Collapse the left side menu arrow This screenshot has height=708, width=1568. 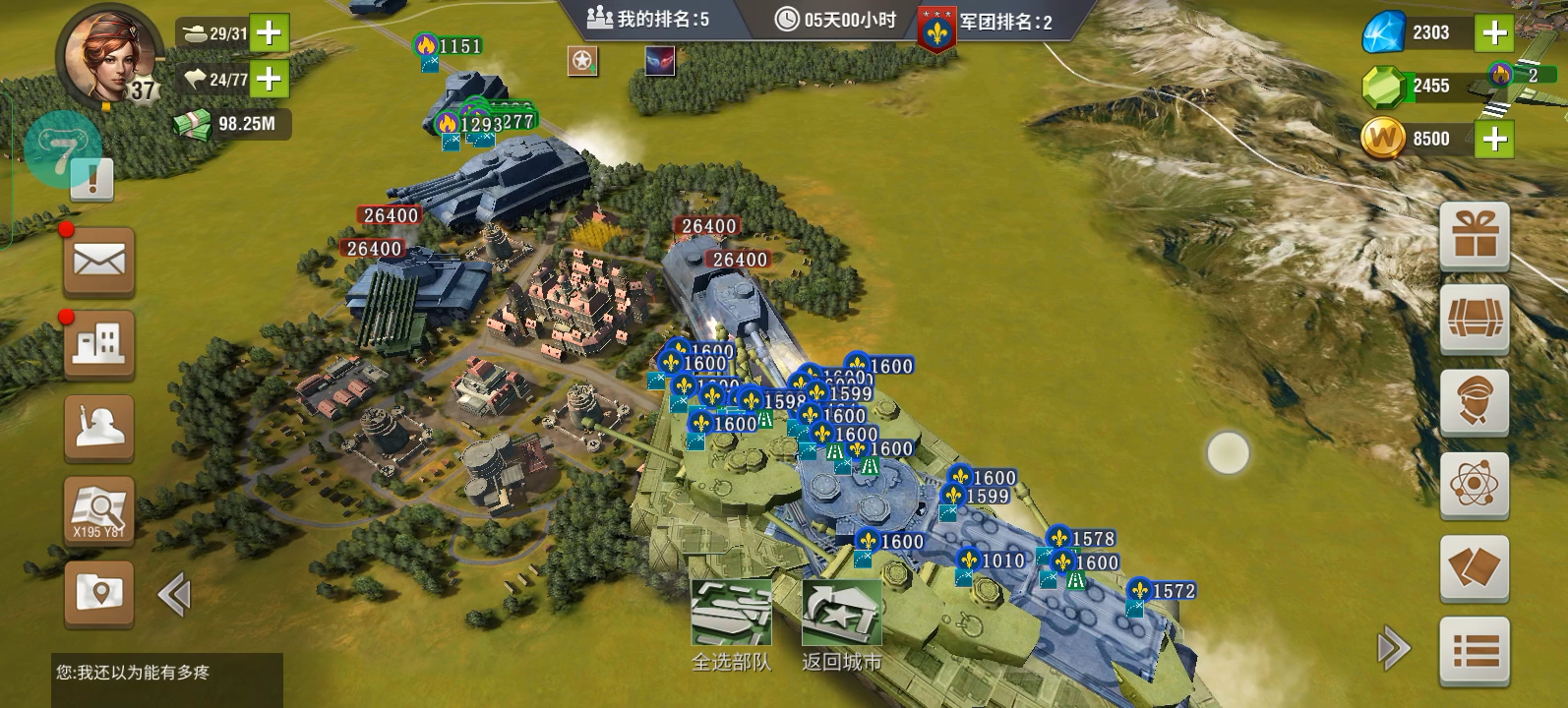pos(174,595)
